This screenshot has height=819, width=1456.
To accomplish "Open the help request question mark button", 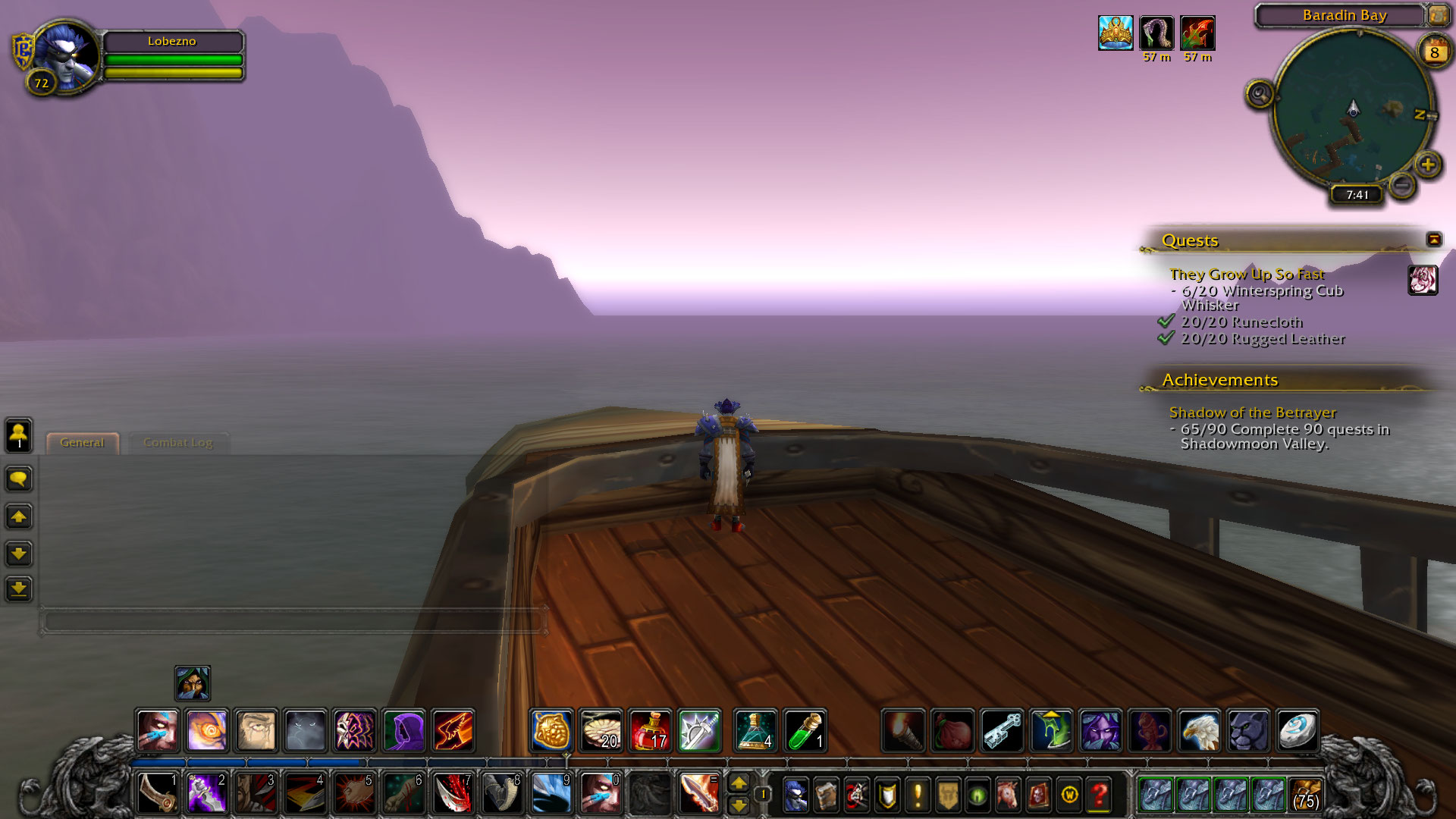I will coord(1100,795).
